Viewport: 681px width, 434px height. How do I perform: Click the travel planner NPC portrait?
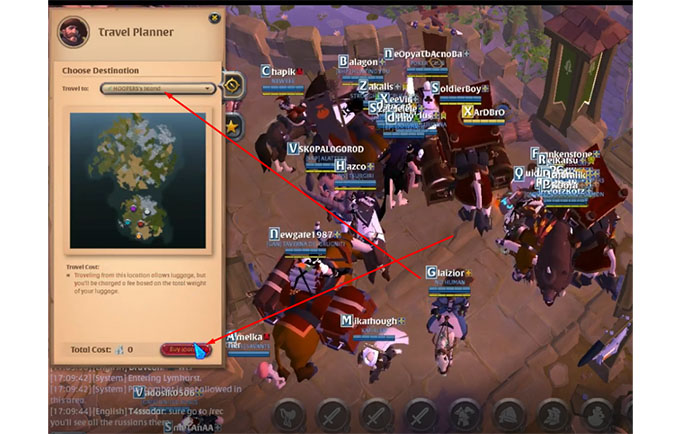72,30
